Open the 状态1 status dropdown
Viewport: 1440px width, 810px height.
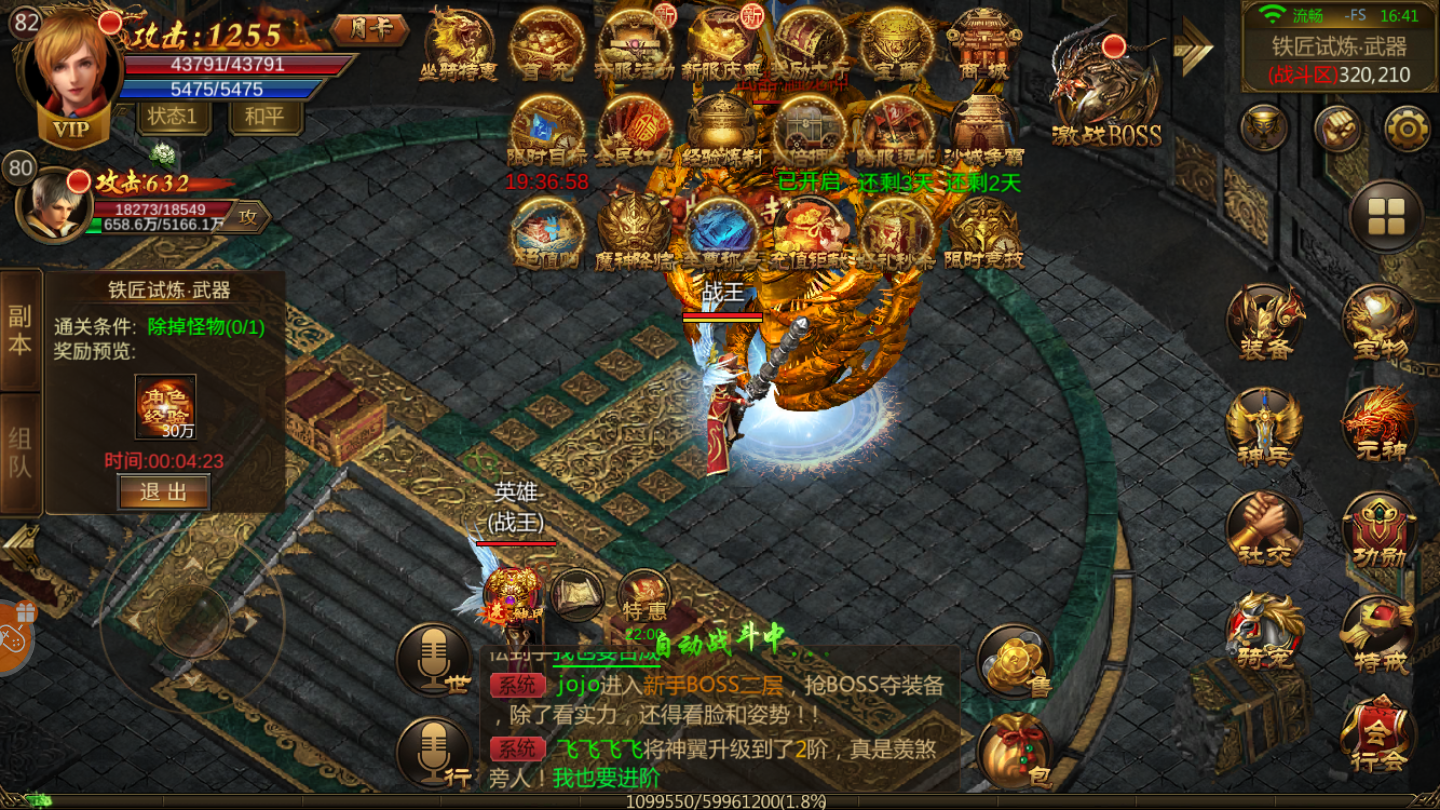(172, 116)
